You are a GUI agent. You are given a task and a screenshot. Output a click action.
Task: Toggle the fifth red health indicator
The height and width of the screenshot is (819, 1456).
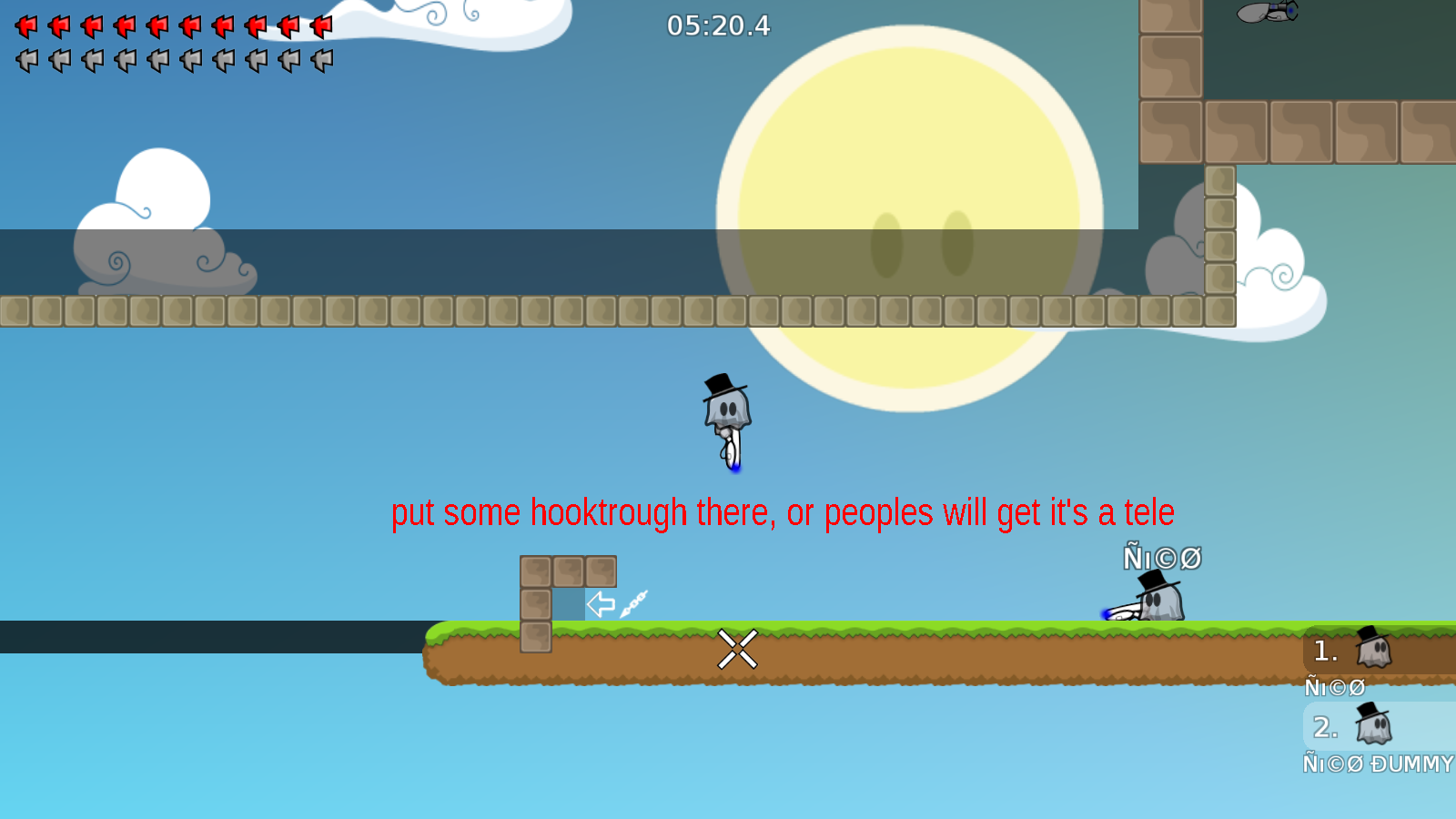tap(157, 25)
